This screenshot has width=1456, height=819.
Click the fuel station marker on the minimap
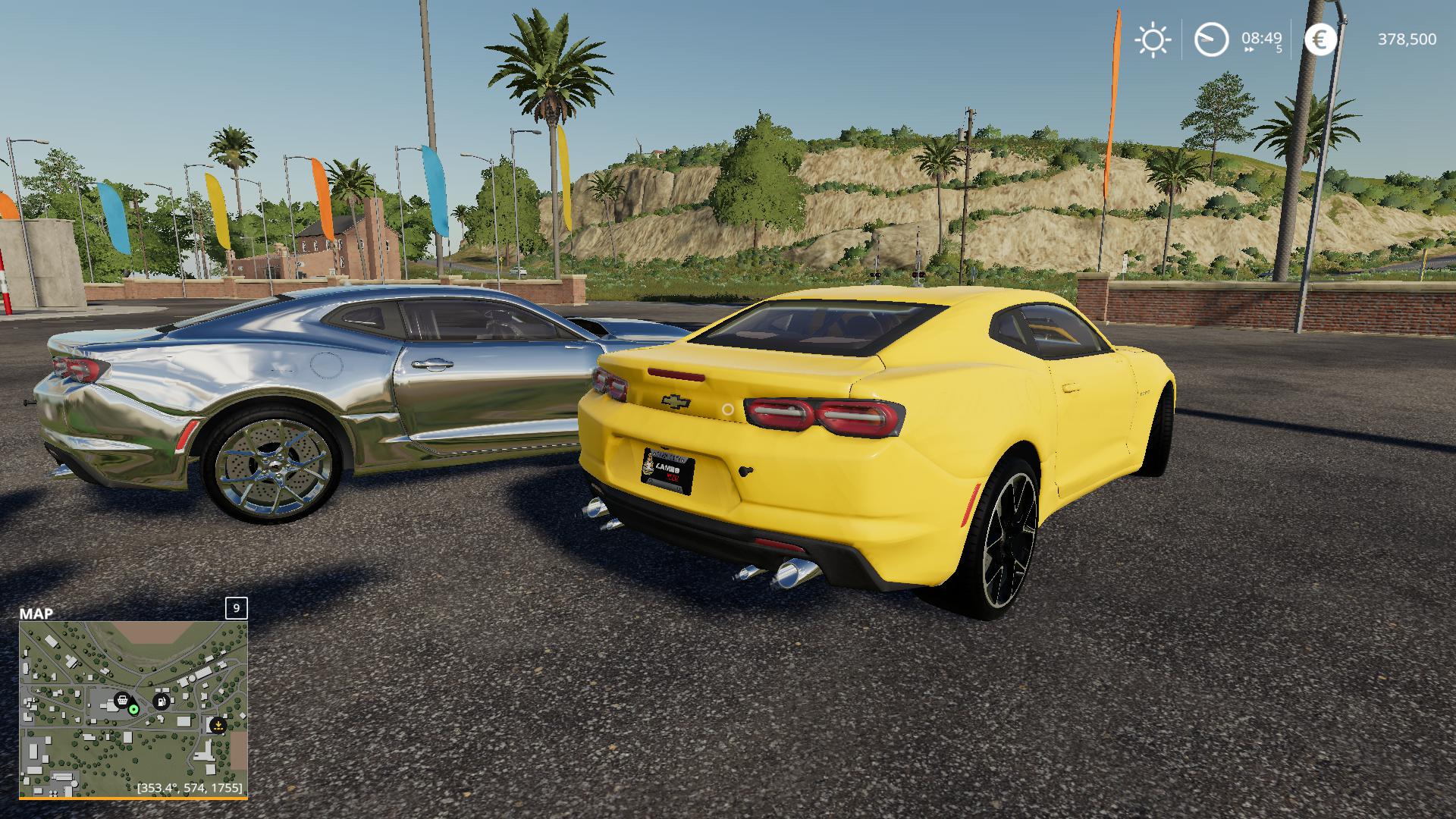(x=162, y=701)
